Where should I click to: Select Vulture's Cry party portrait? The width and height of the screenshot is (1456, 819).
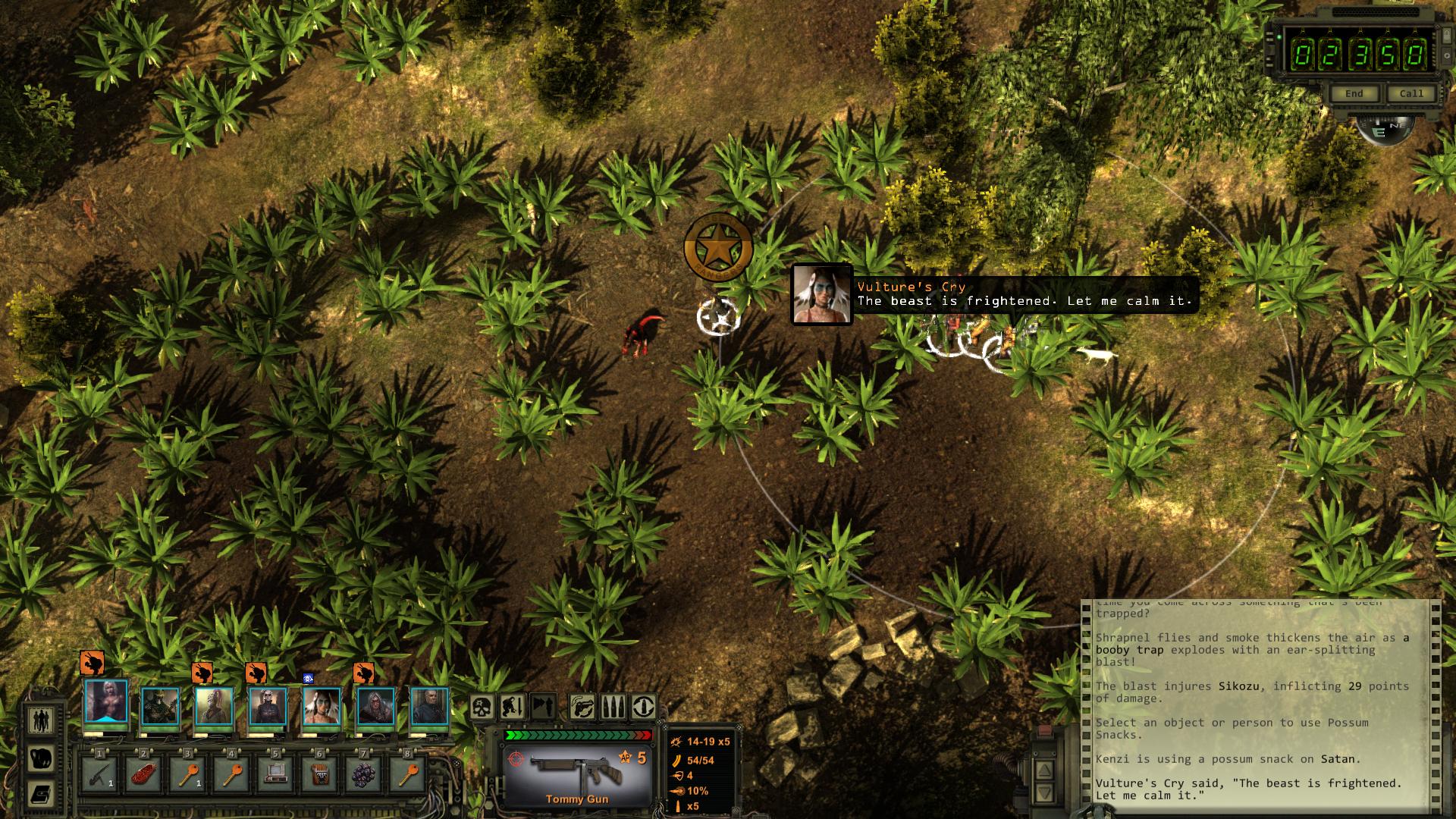[x=322, y=705]
